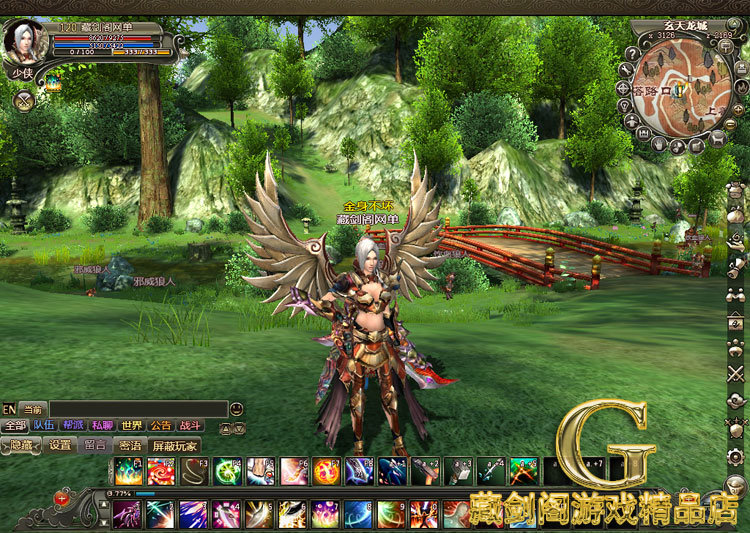Open the smiley emoticon picker

[236, 409]
